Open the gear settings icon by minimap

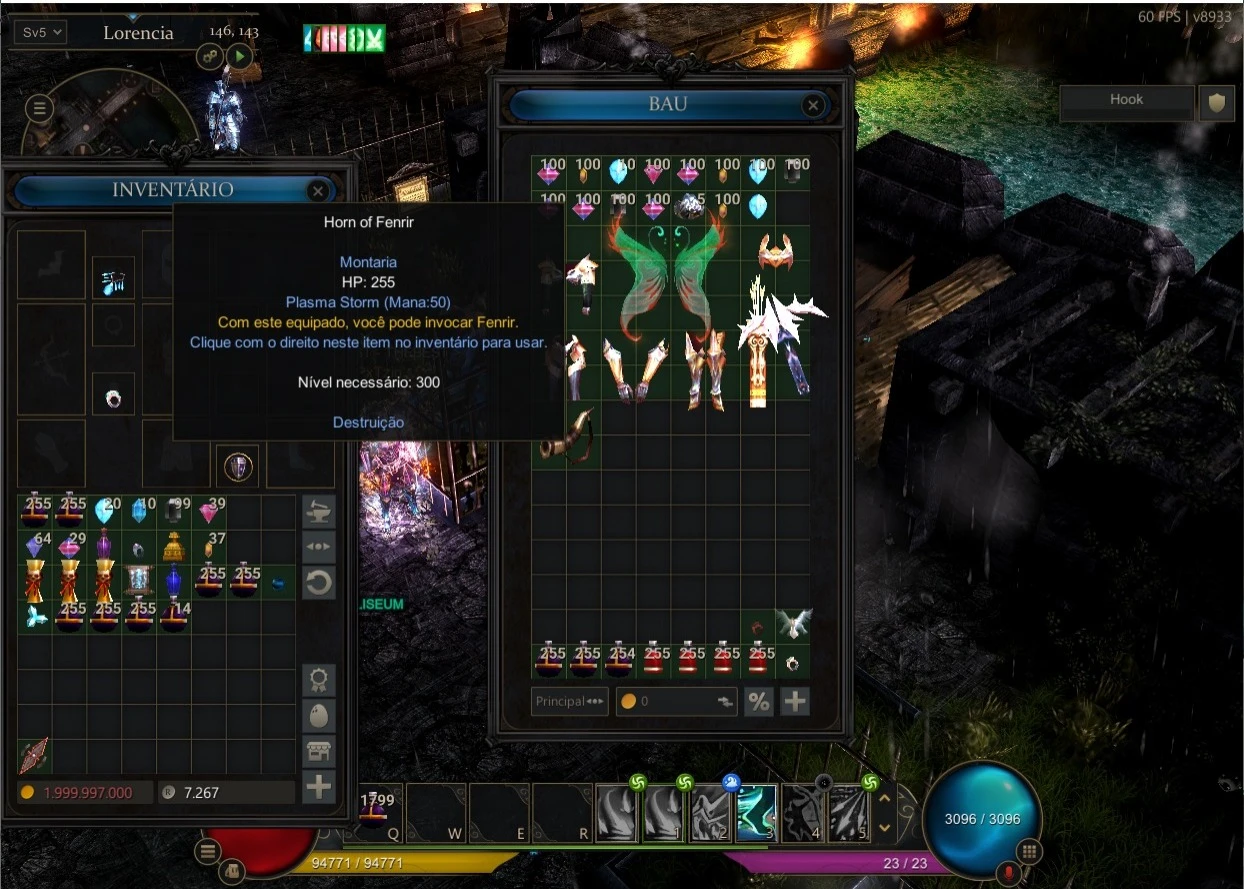click(211, 56)
